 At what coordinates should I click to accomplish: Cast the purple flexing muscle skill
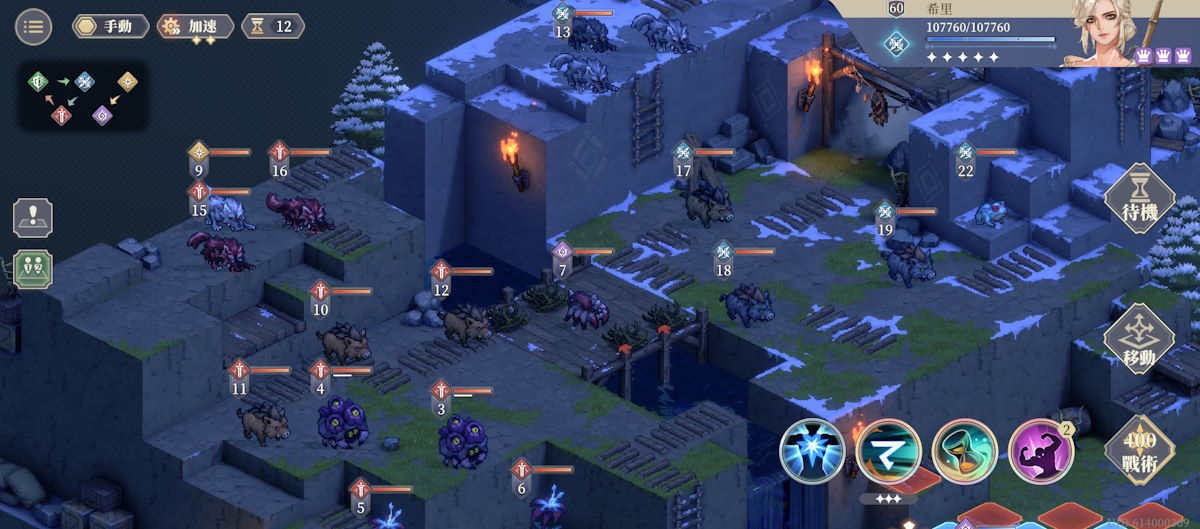click(x=1041, y=452)
